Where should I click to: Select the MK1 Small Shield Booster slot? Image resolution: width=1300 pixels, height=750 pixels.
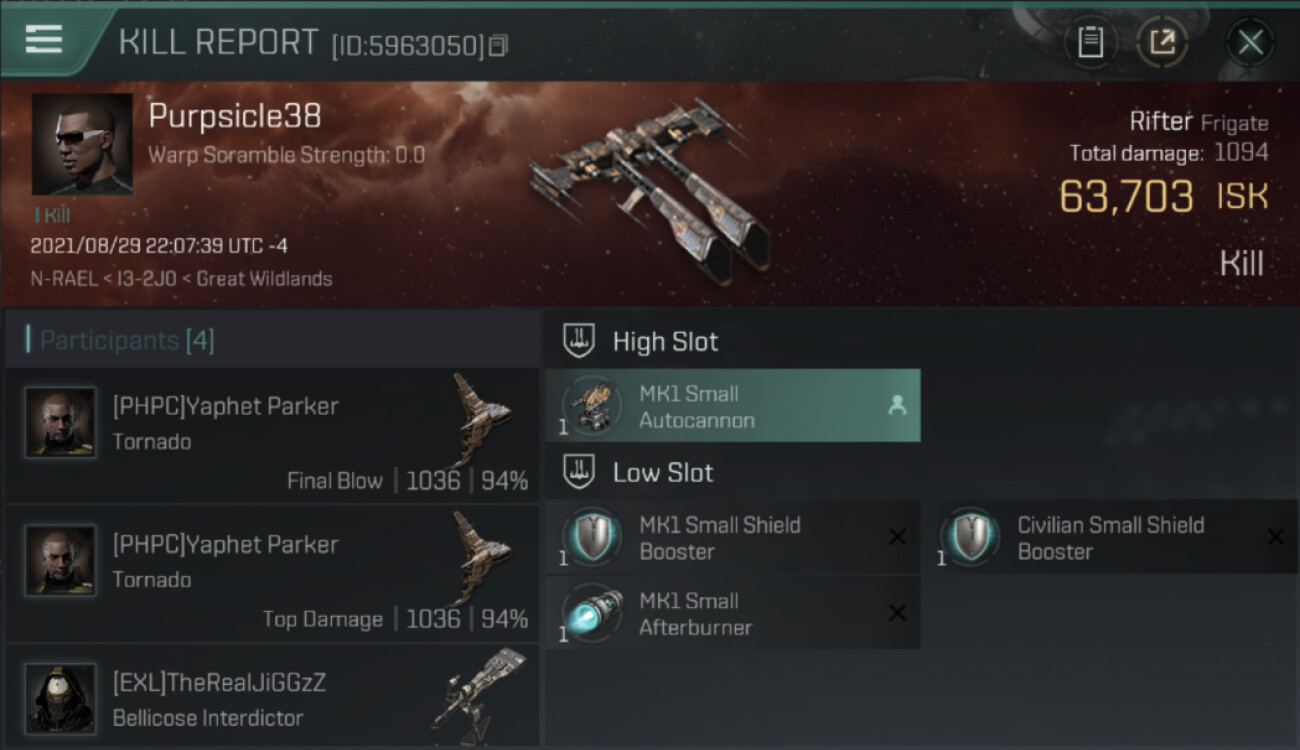click(x=732, y=538)
